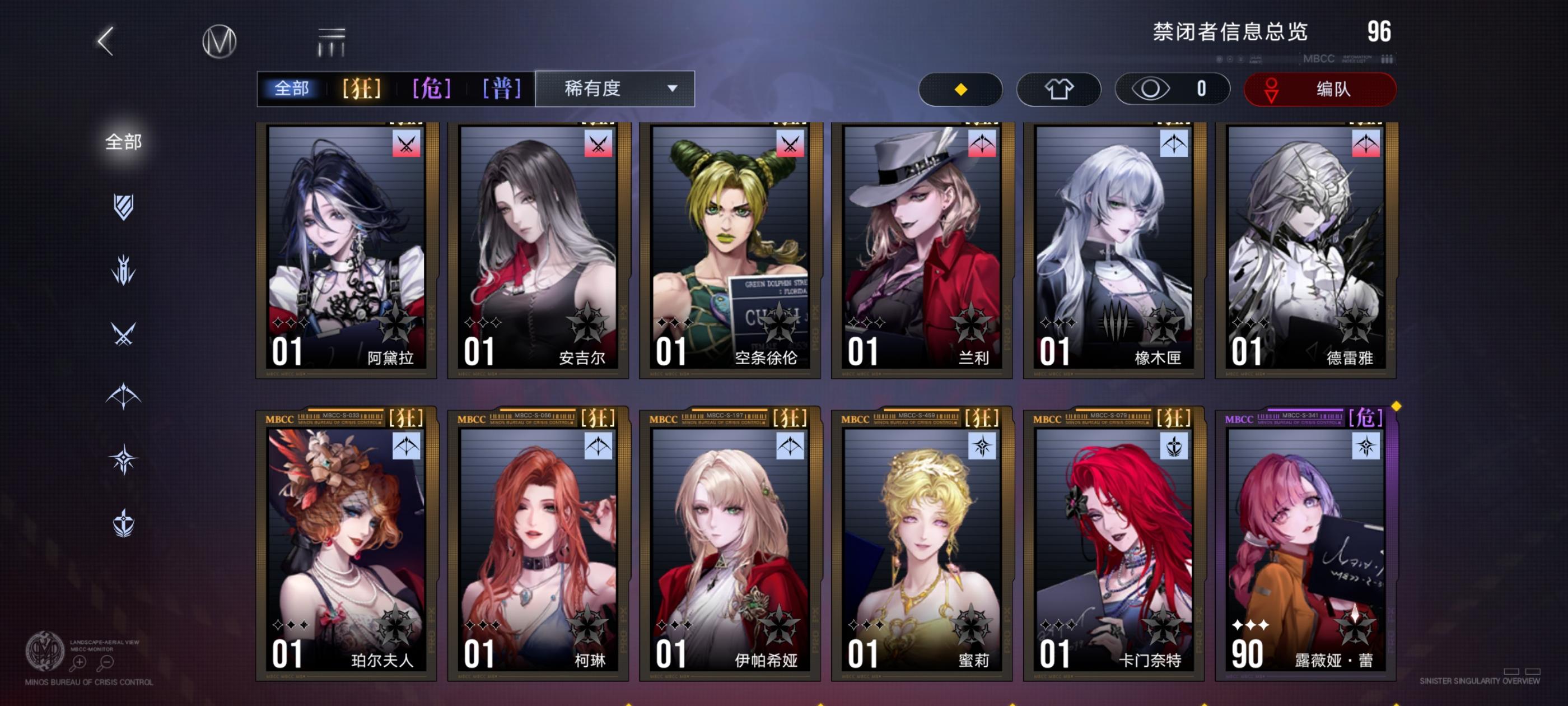
Task: Toggle the eye visibility counter showing 0
Action: coord(1172,89)
